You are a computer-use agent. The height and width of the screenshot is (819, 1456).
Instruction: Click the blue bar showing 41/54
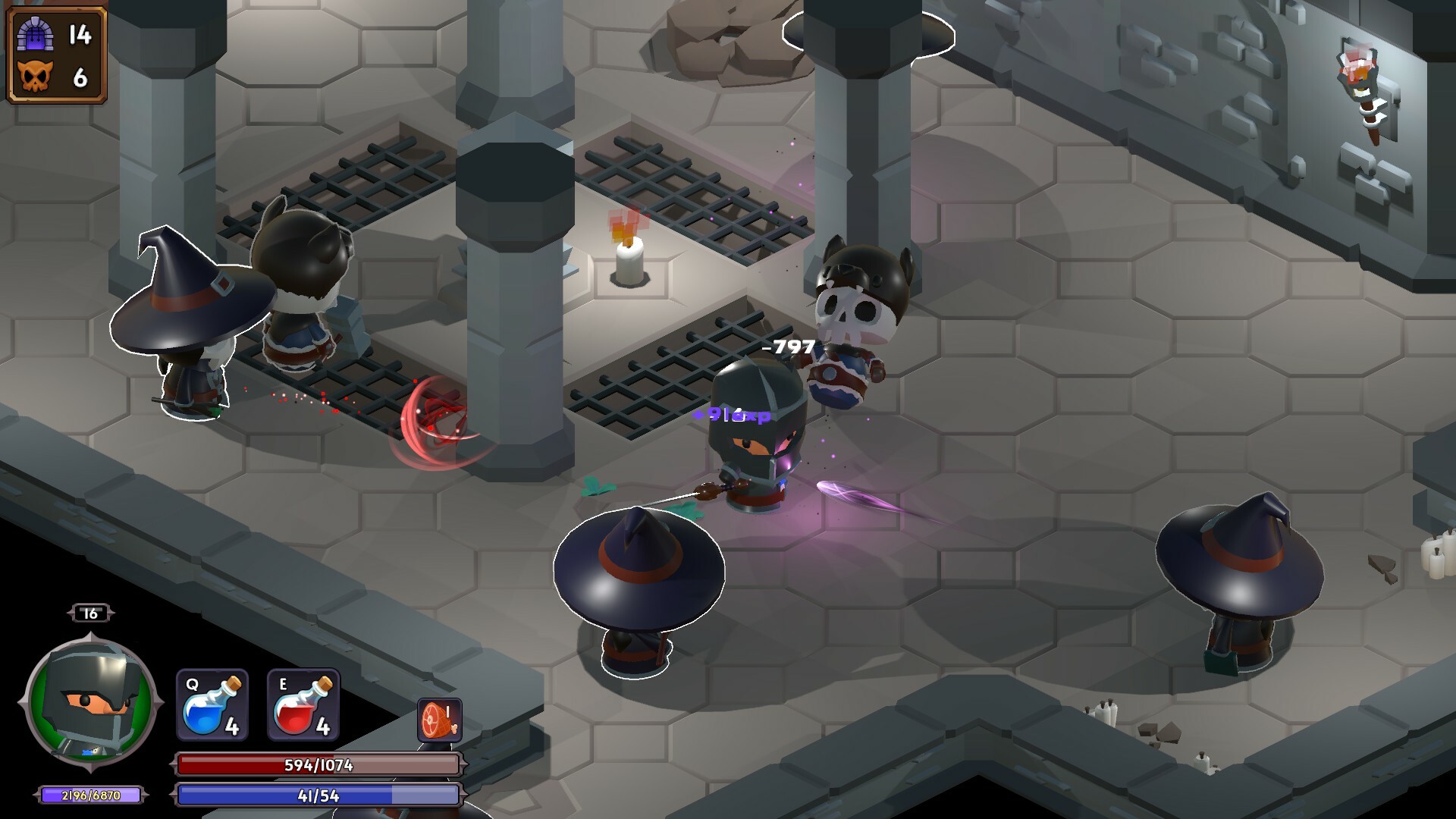(318, 796)
